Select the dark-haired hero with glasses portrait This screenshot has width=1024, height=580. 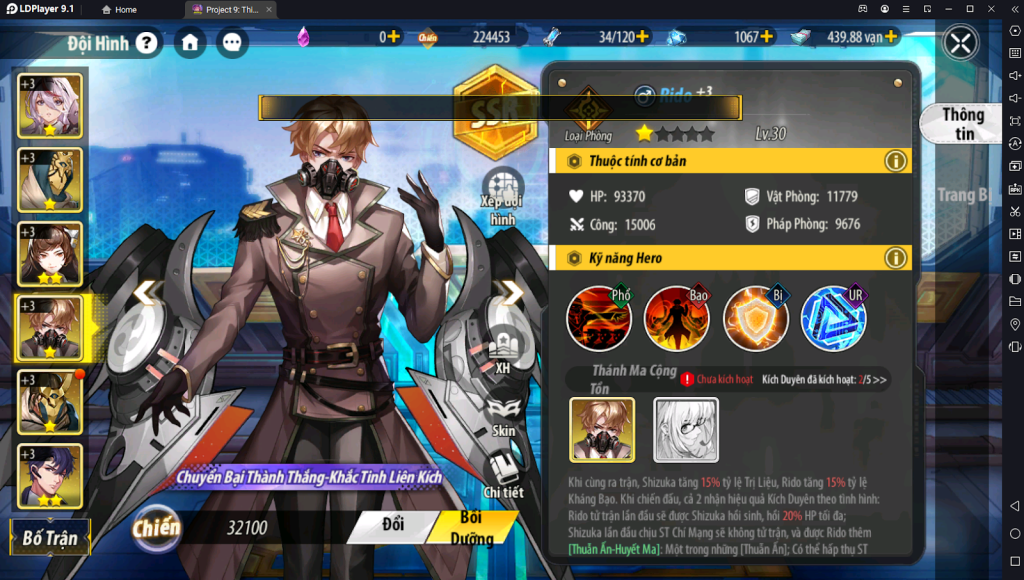click(x=50, y=476)
